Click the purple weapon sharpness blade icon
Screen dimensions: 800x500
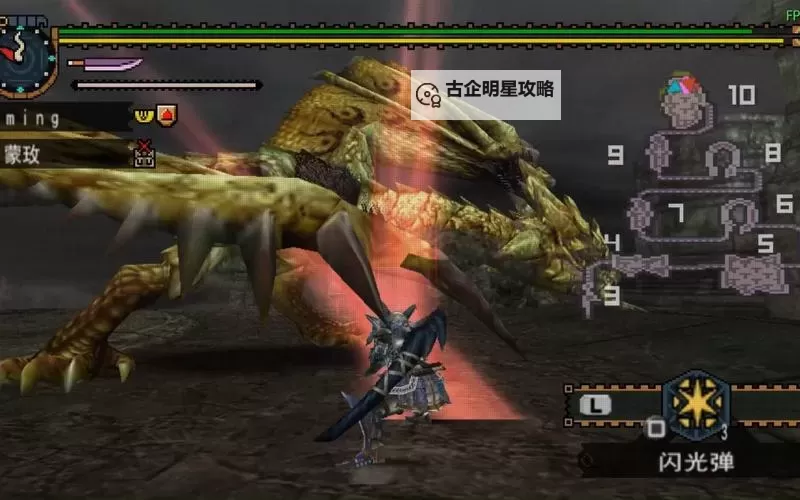[105, 64]
